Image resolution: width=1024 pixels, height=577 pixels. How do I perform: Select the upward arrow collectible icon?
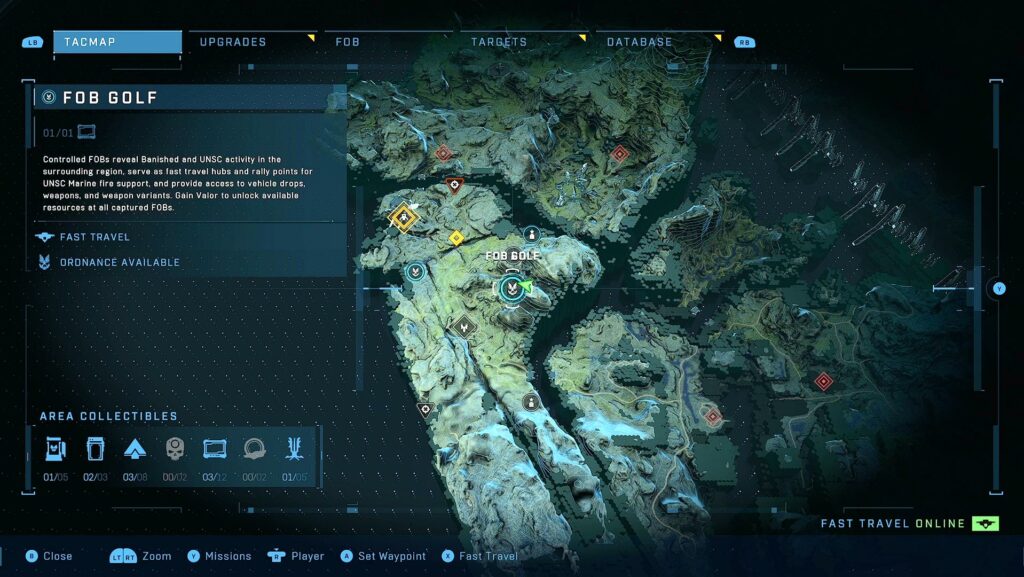pyautogui.click(x=135, y=448)
